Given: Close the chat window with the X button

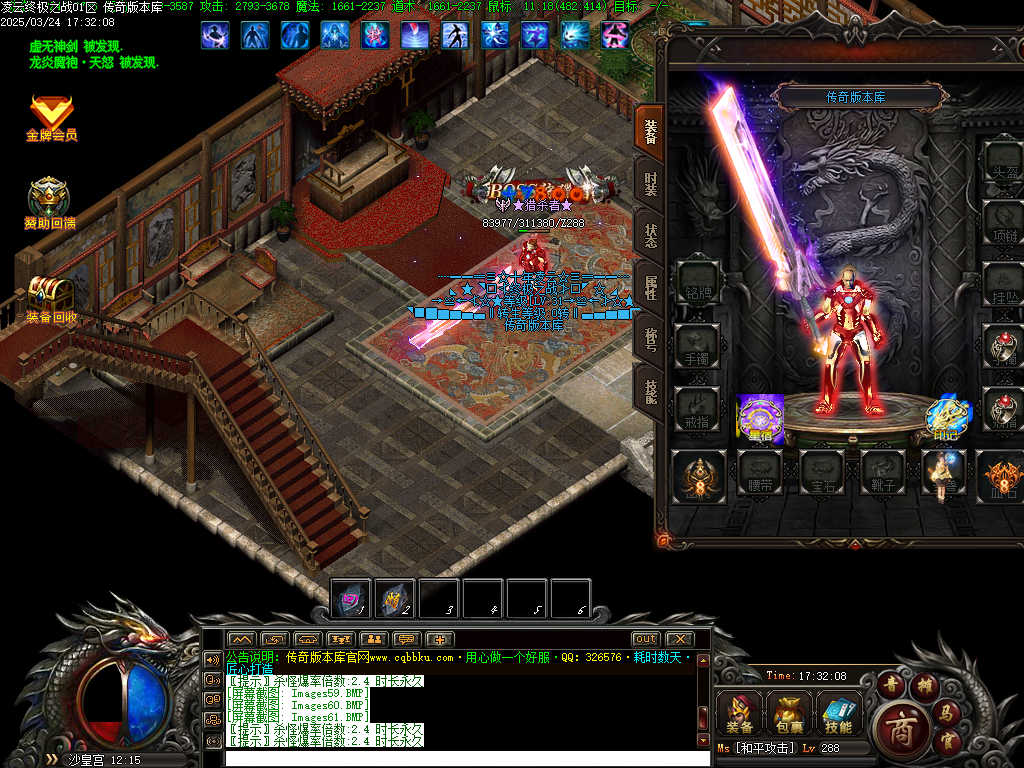Looking at the screenshot, I should [x=679, y=639].
